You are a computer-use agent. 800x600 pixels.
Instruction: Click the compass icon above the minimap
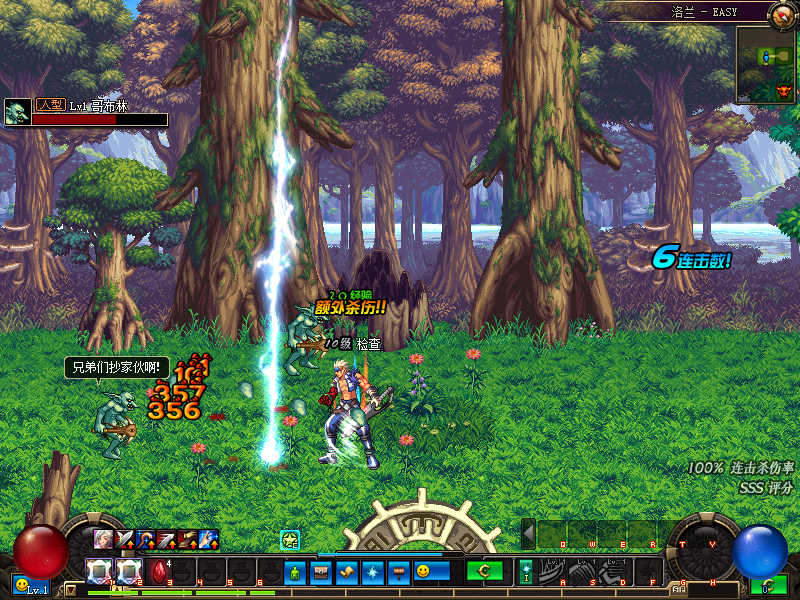click(782, 14)
